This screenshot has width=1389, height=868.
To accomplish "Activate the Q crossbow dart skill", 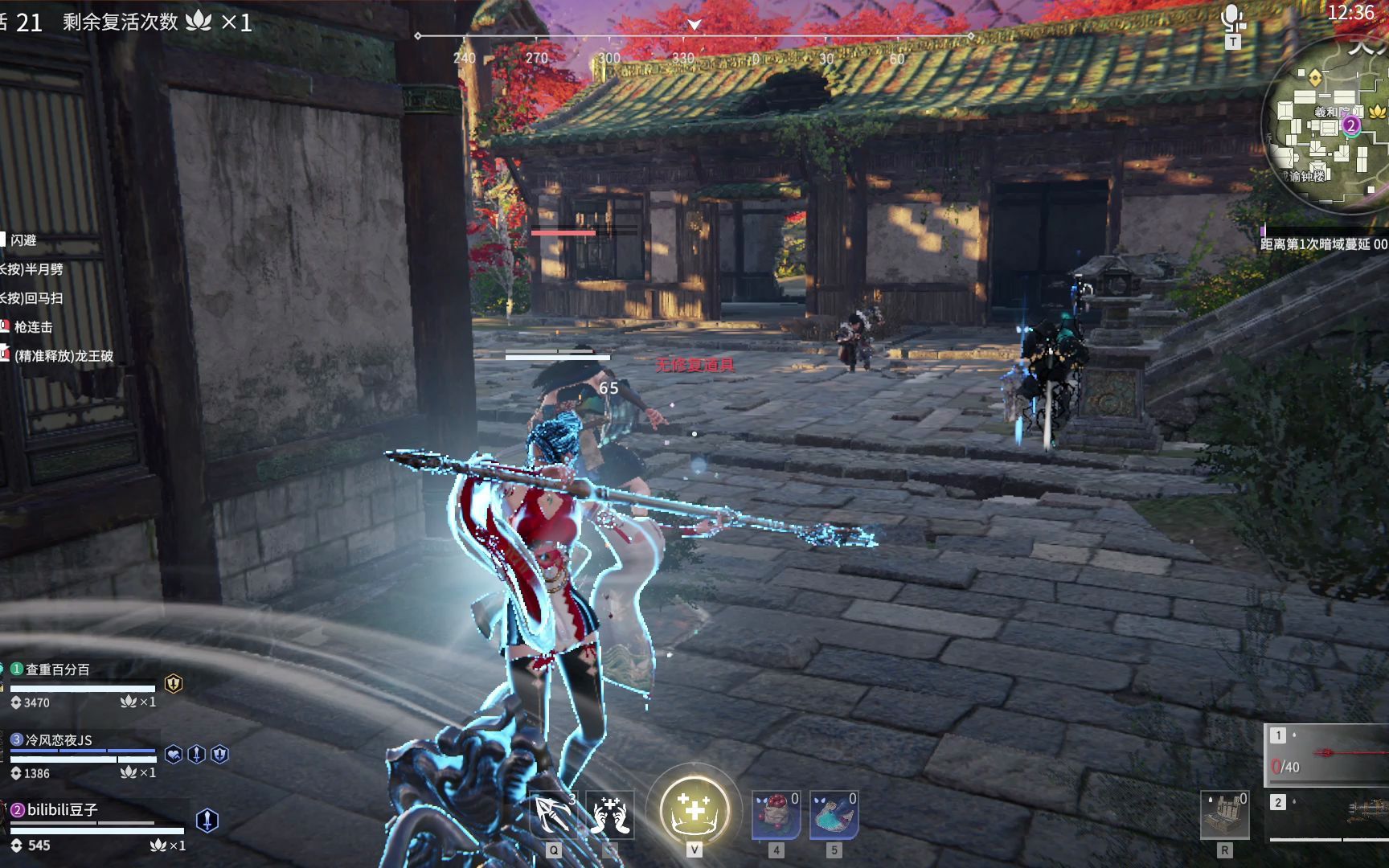I will [x=552, y=813].
